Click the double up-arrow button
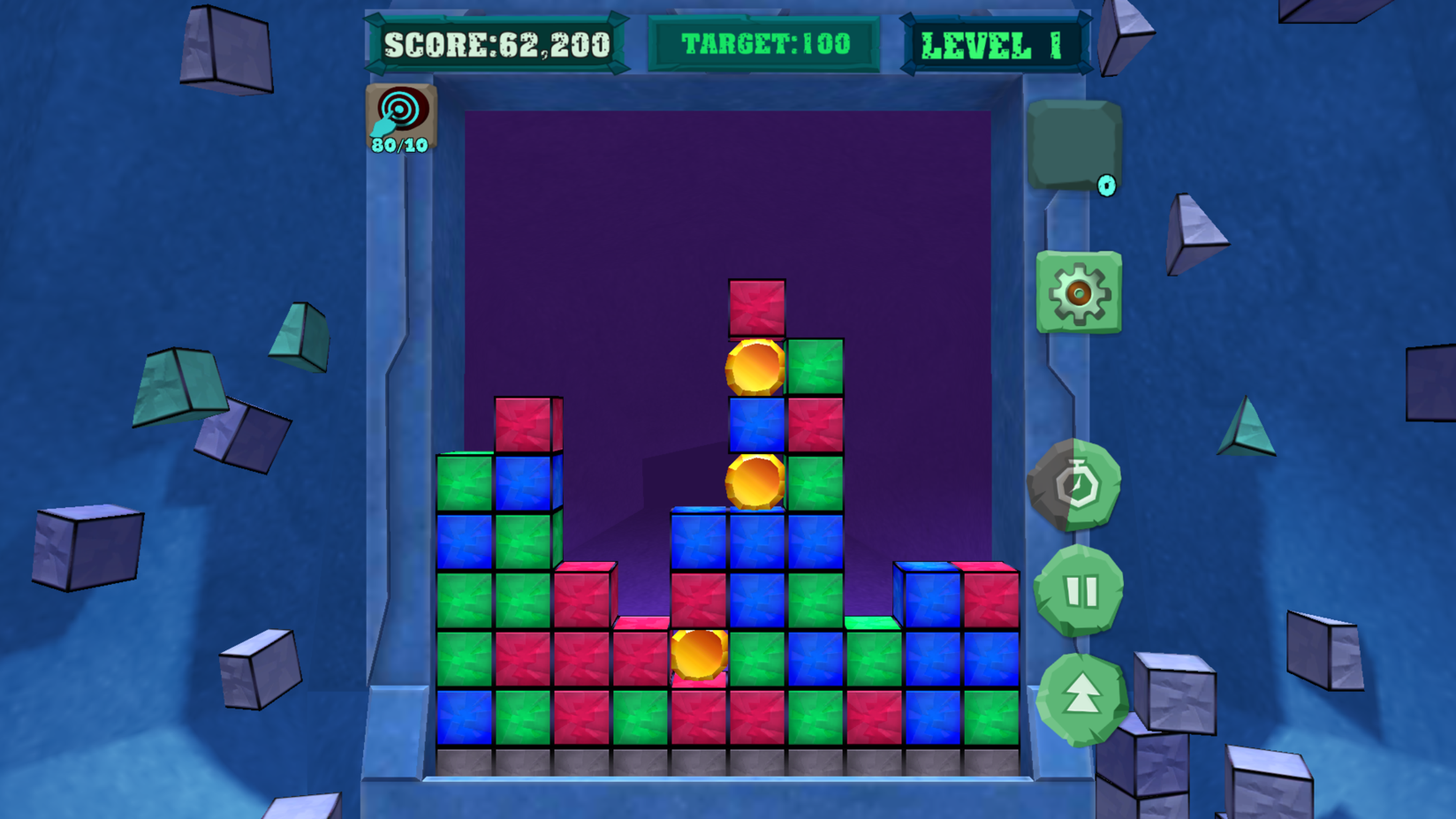The width and height of the screenshot is (1456, 819). coord(1082,699)
